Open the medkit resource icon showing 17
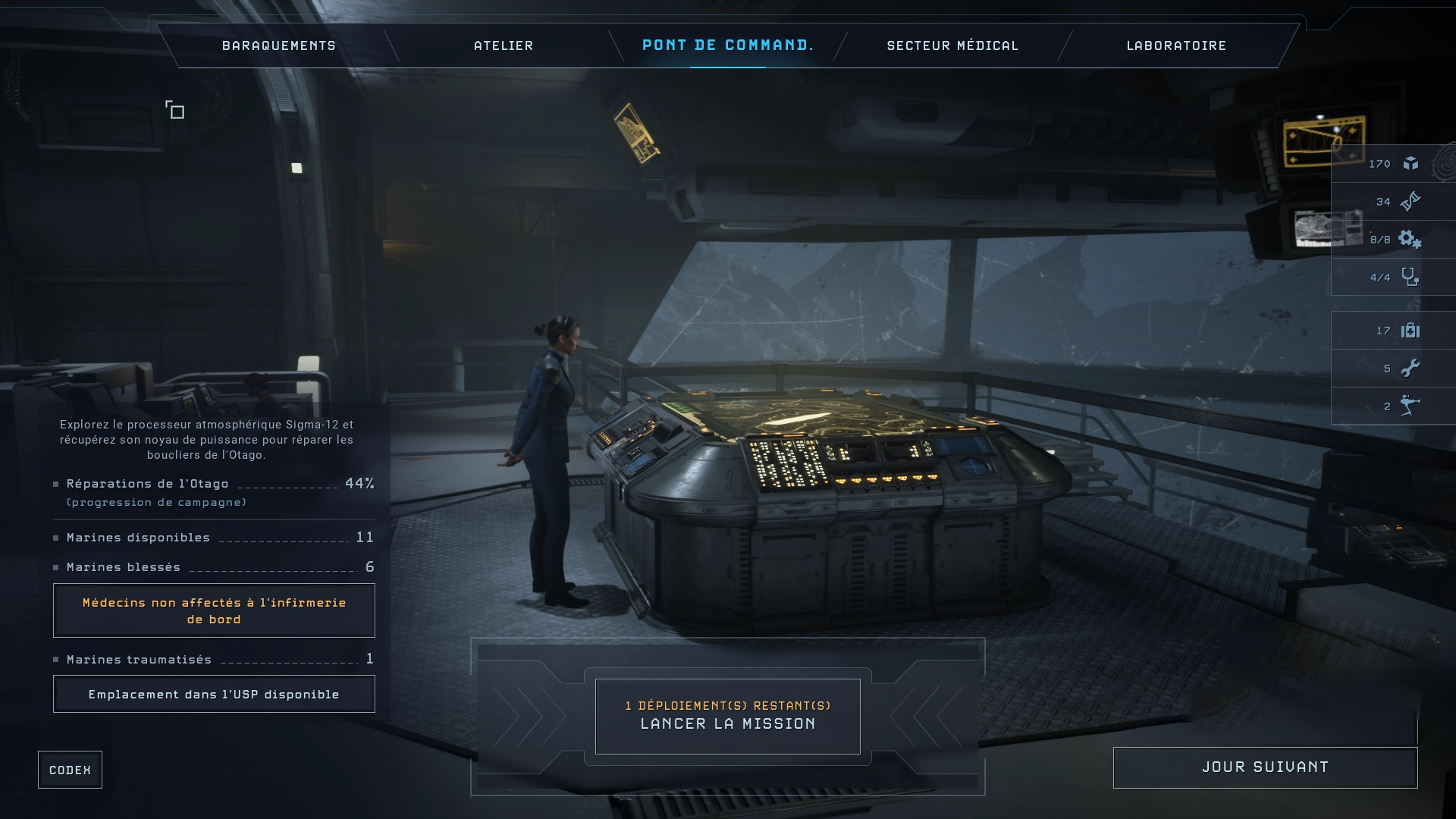 [1410, 330]
